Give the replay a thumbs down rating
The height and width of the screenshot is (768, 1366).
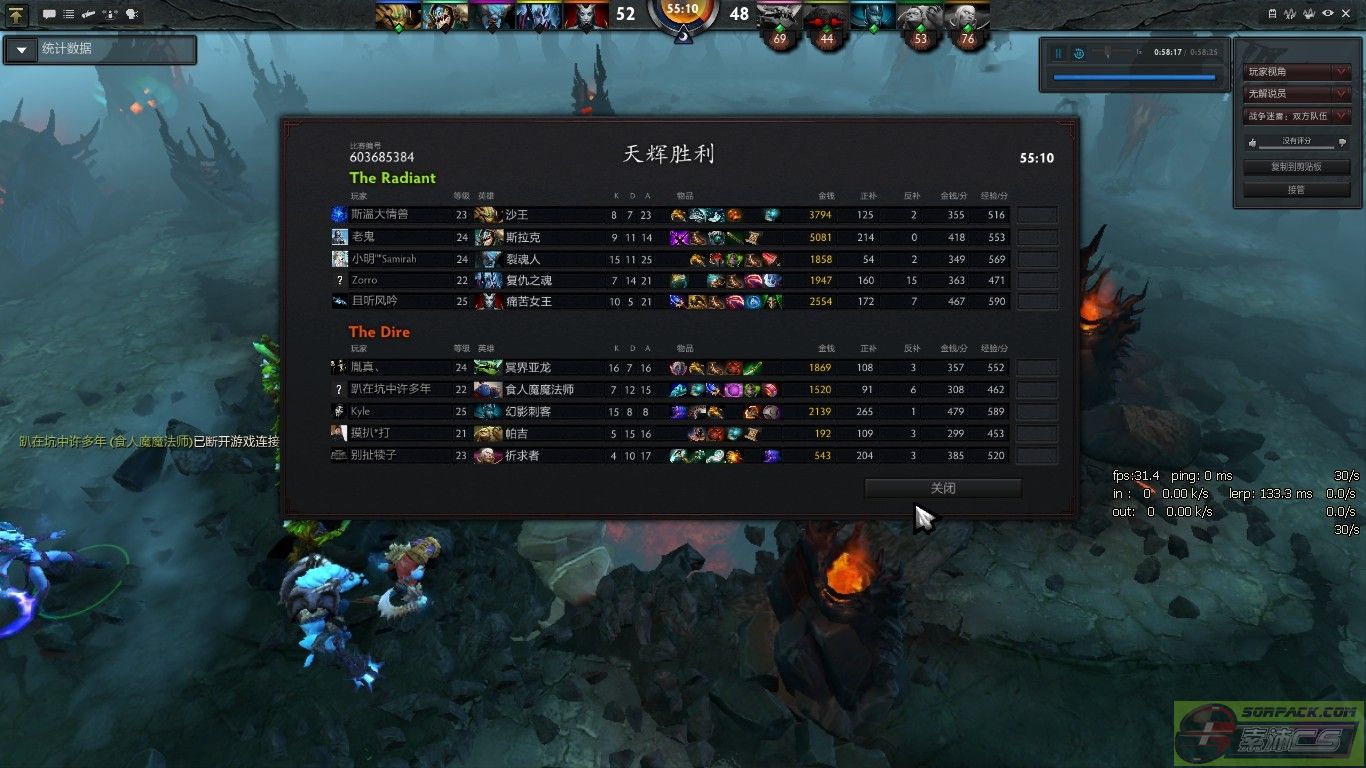coord(1342,143)
